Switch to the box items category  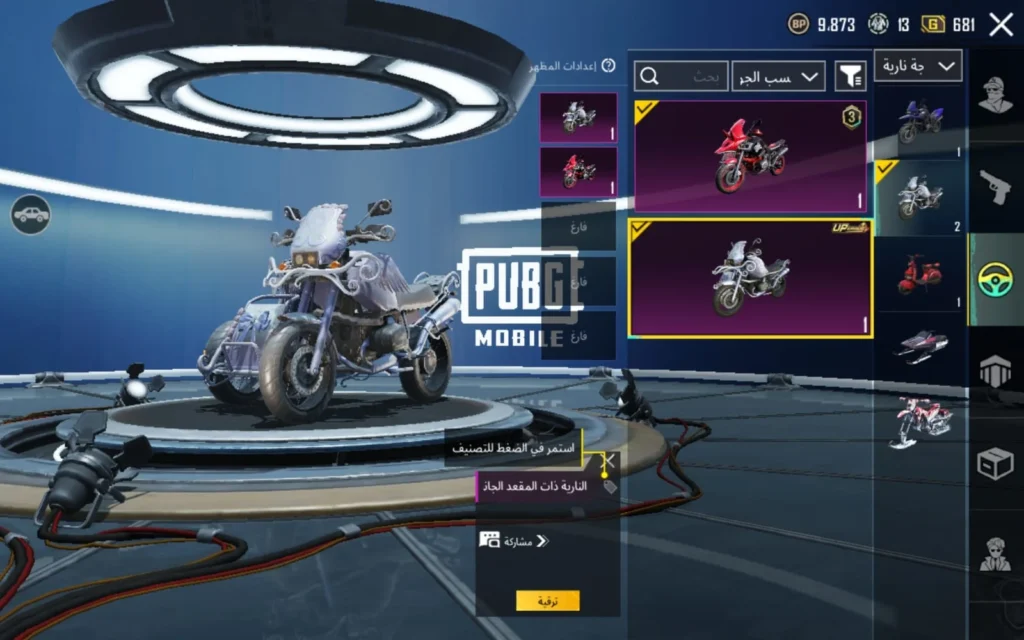pos(996,463)
